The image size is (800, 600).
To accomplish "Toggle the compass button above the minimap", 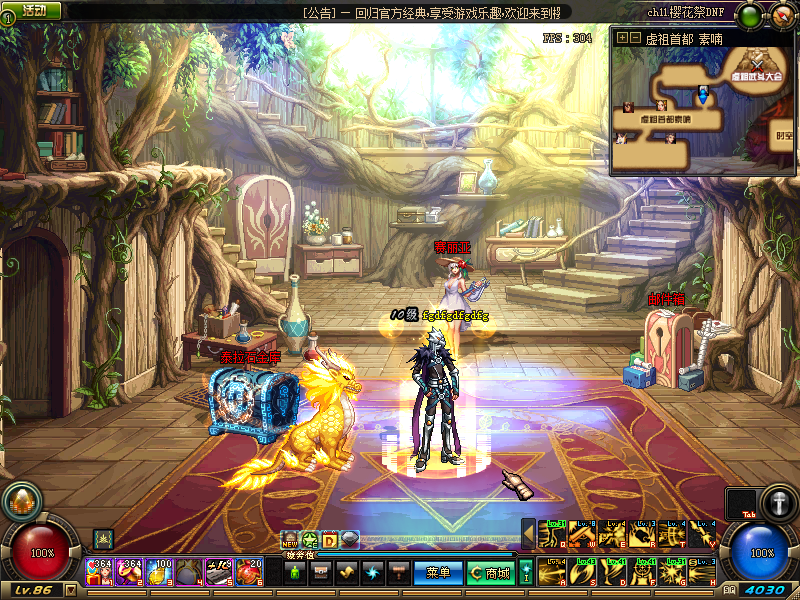I will [781, 15].
